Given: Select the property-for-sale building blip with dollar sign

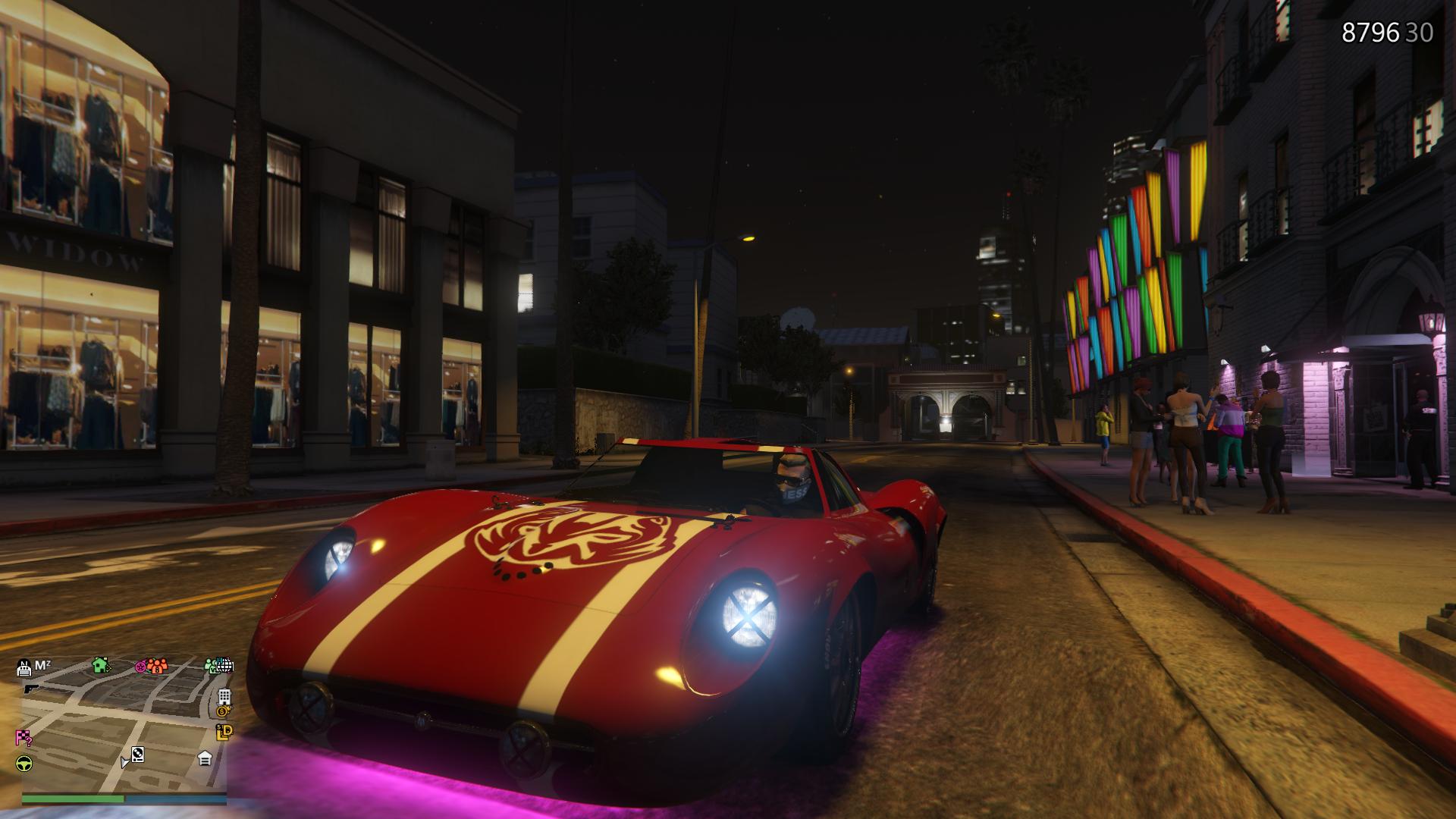Looking at the screenshot, I should [224, 701].
